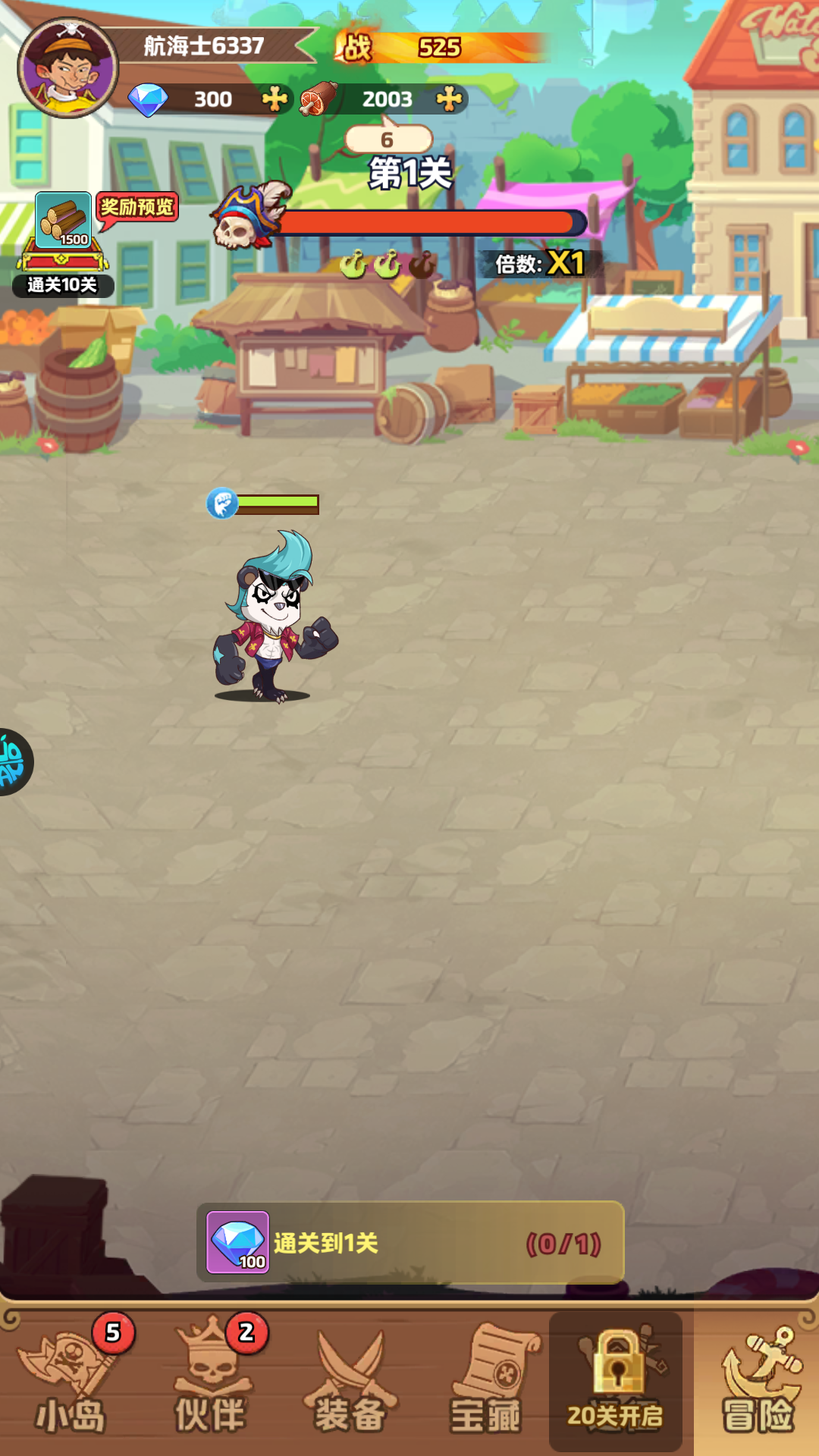Viewport: 819px width, 1456px height.
Task: Add more diamonds with the plus button
Action: 275,99
